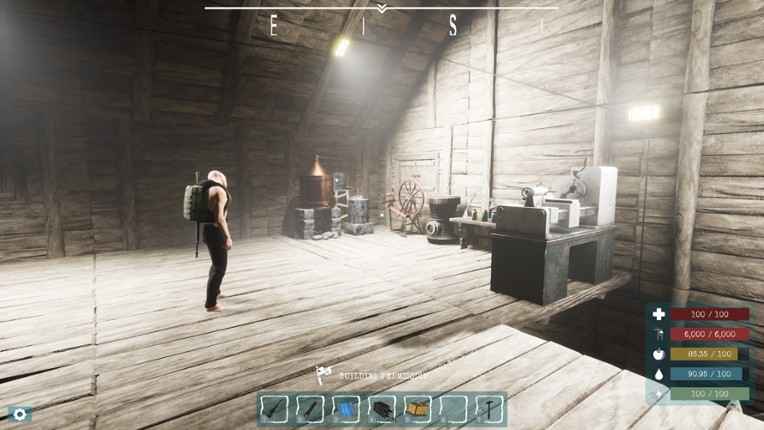Select the empty hotbar slot 6

(450, 409)
